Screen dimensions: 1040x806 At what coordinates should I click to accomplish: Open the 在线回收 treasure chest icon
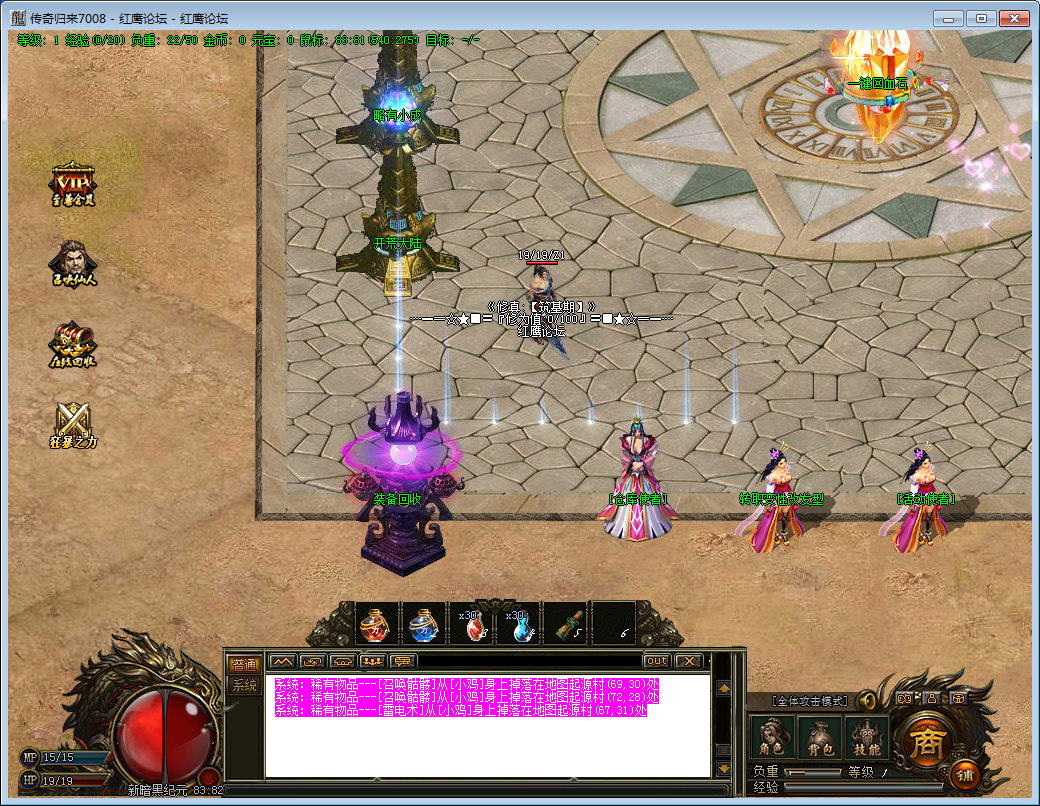click(x=73, y=345)
